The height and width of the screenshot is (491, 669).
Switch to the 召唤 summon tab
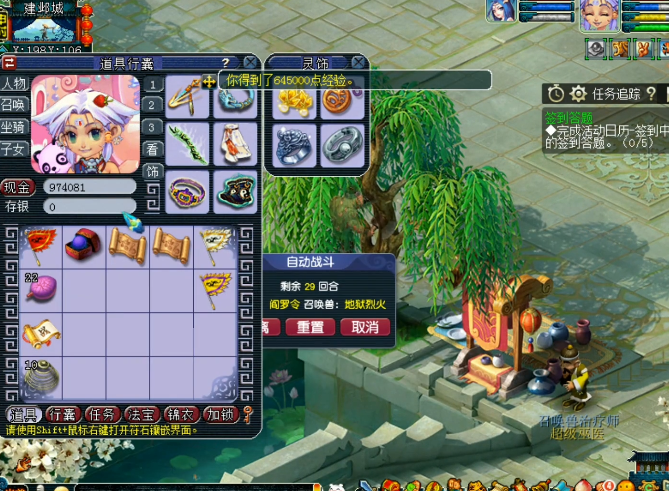14,105
